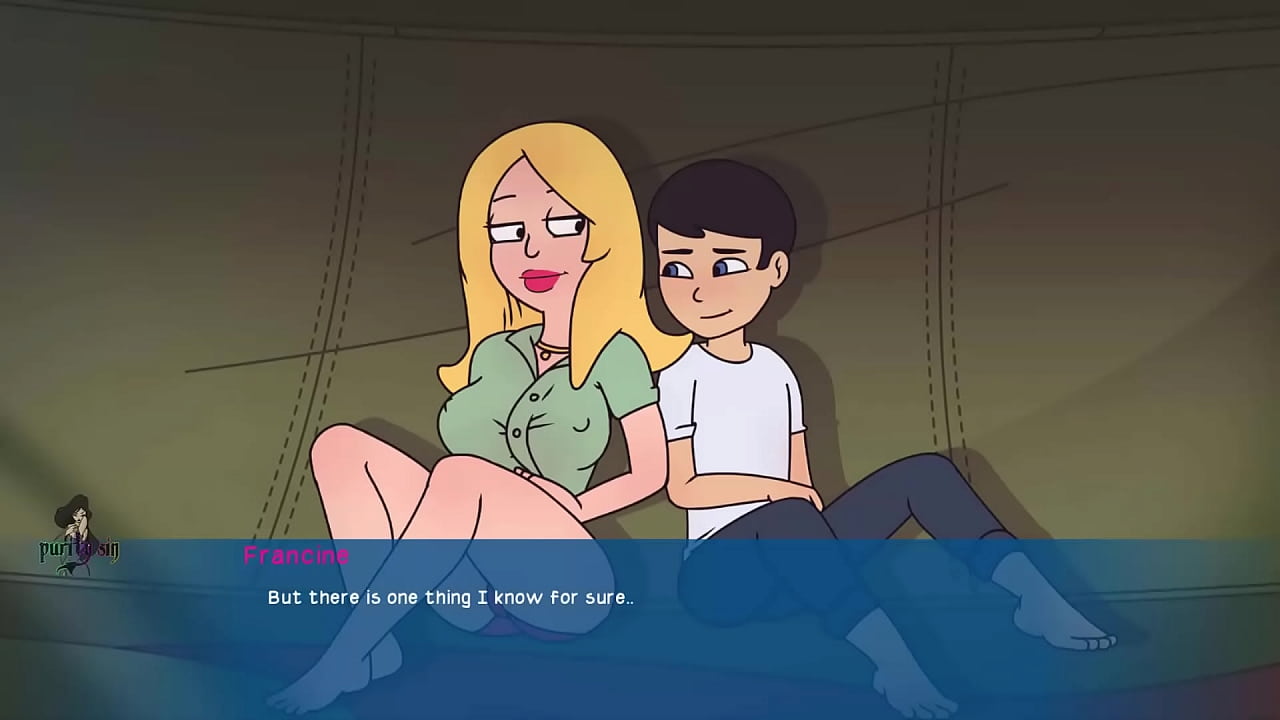Image resolution: width=1280 pixels, height=720 pixels.
Task: Select the pink speaker name text
Action: point(295,556)
